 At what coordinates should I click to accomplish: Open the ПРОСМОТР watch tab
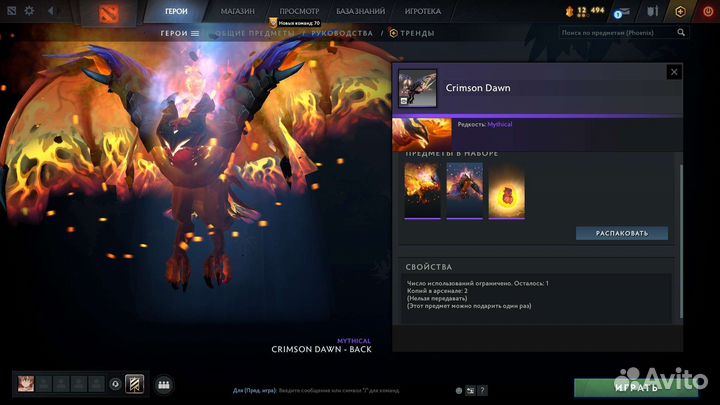click(x=299, y=11)
